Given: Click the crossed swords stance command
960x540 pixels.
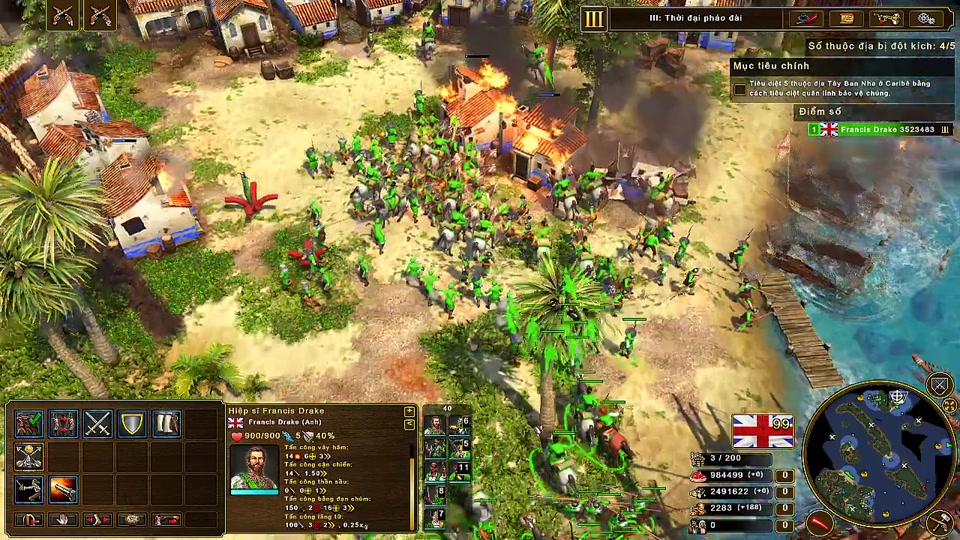Looking at the screenshot, I should 98,424.
